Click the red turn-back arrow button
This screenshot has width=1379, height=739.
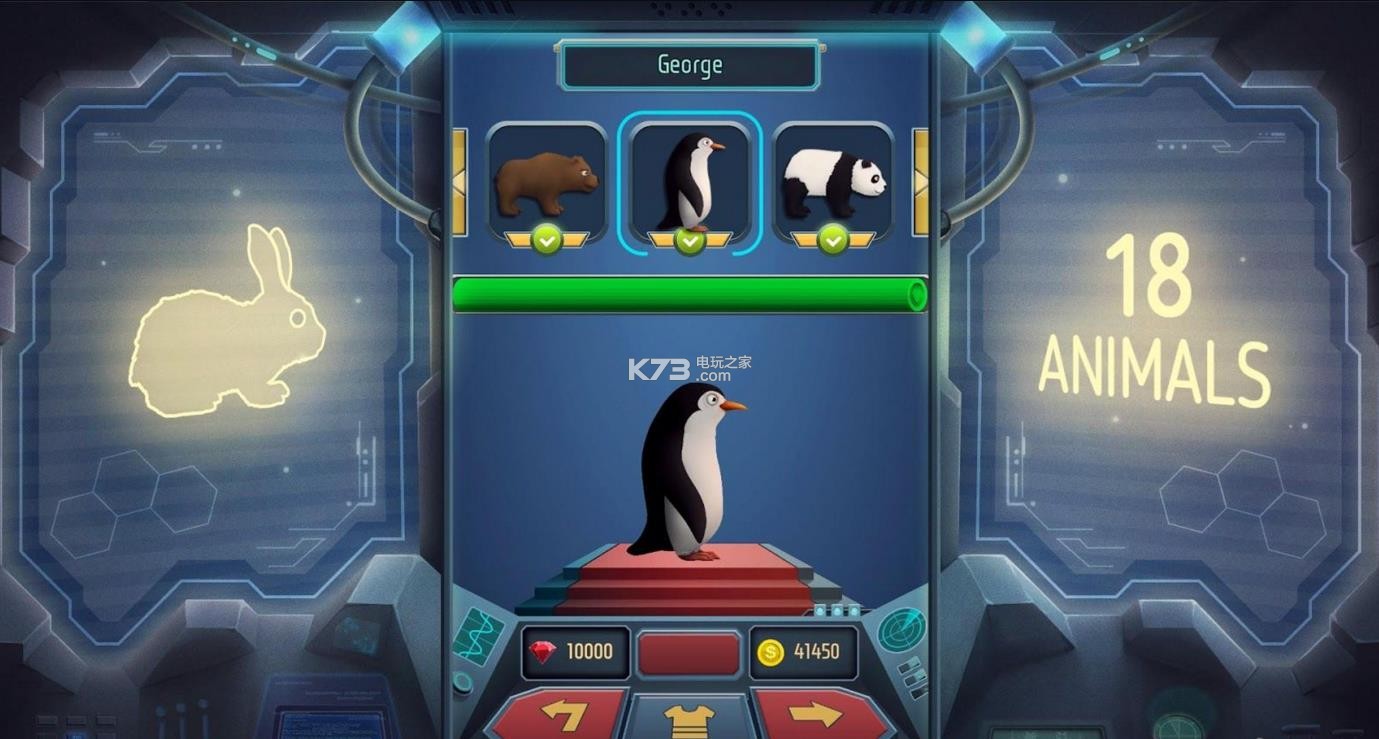[562, 716]
